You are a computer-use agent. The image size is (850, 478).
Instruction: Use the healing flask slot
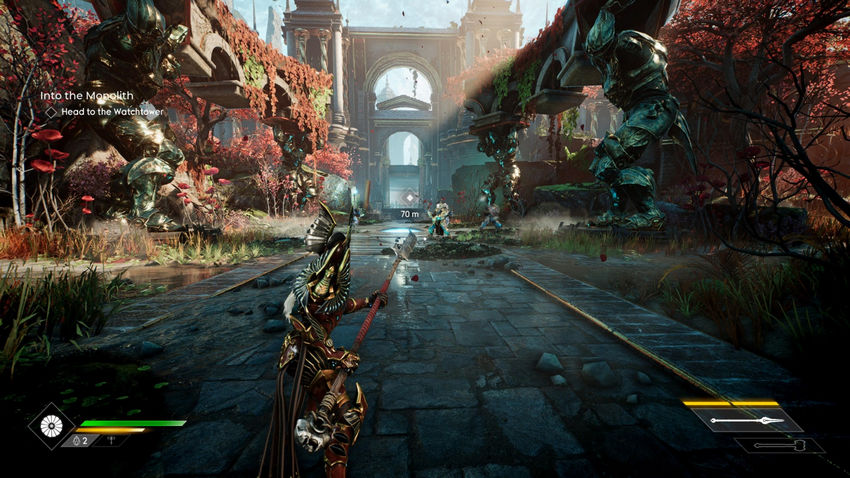tap(80, 440)
